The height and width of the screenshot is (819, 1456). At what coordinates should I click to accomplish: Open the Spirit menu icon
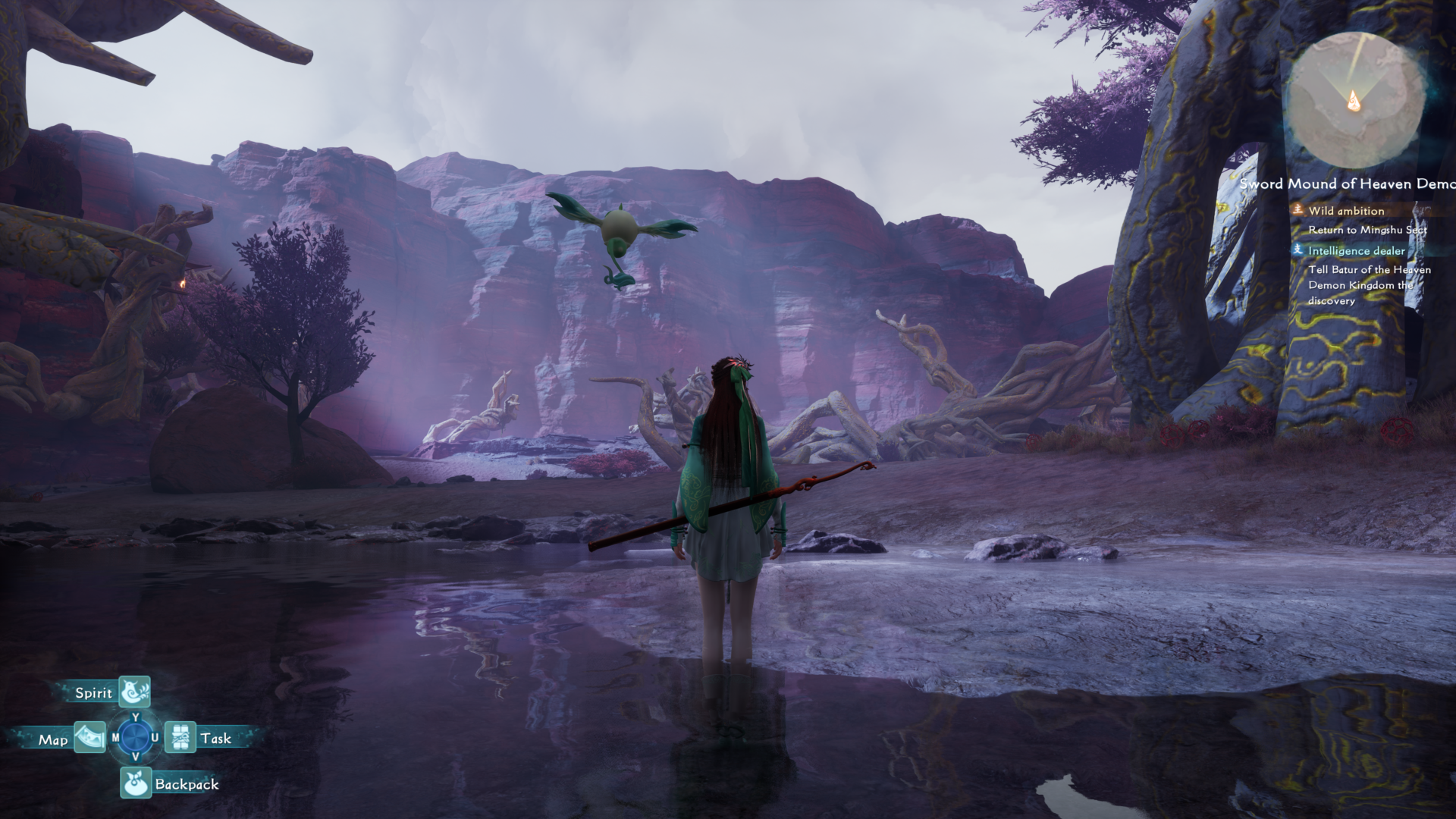tap(135, 692)
